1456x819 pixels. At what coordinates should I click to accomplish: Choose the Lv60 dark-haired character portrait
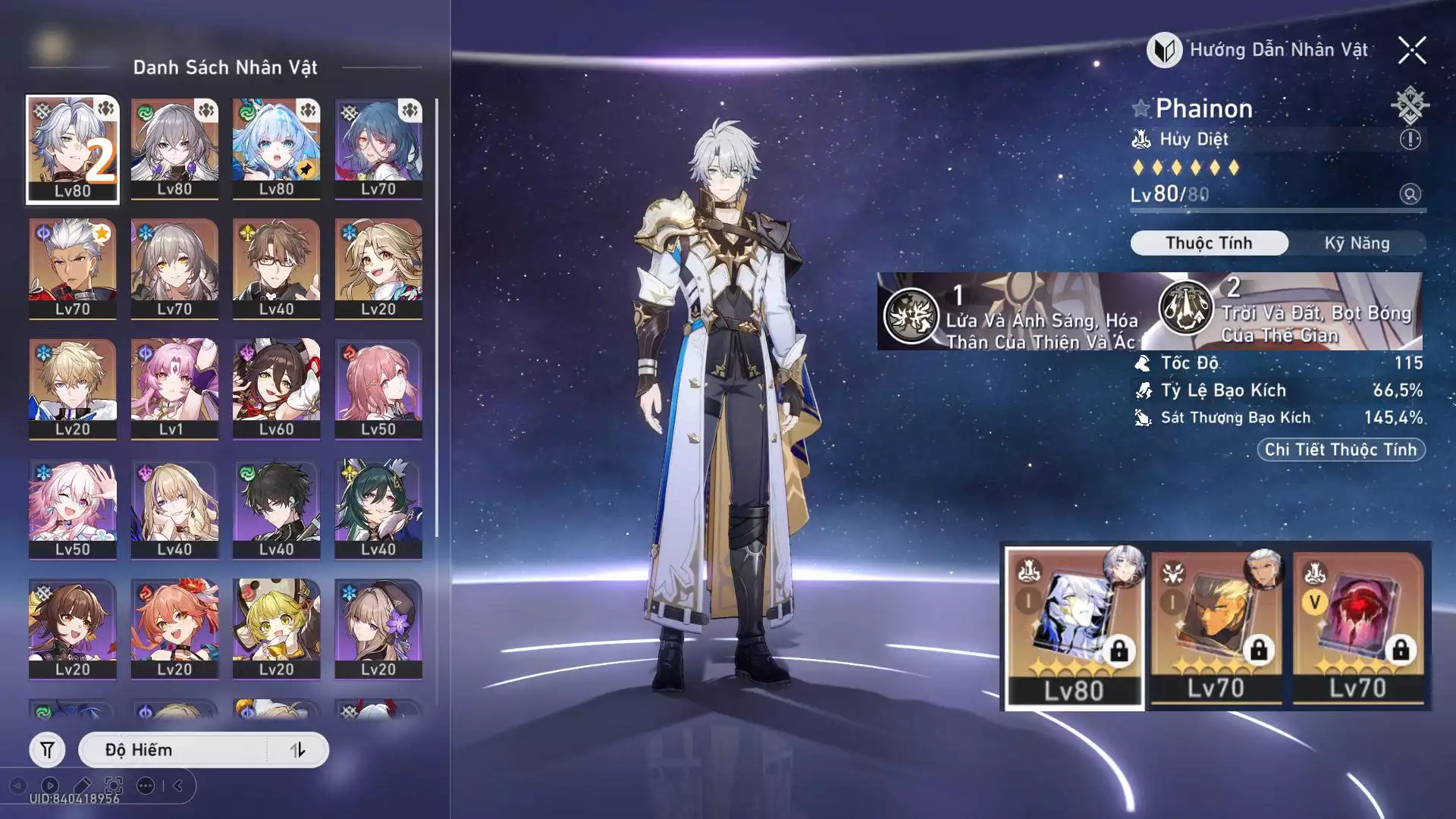tap(276, 388)
